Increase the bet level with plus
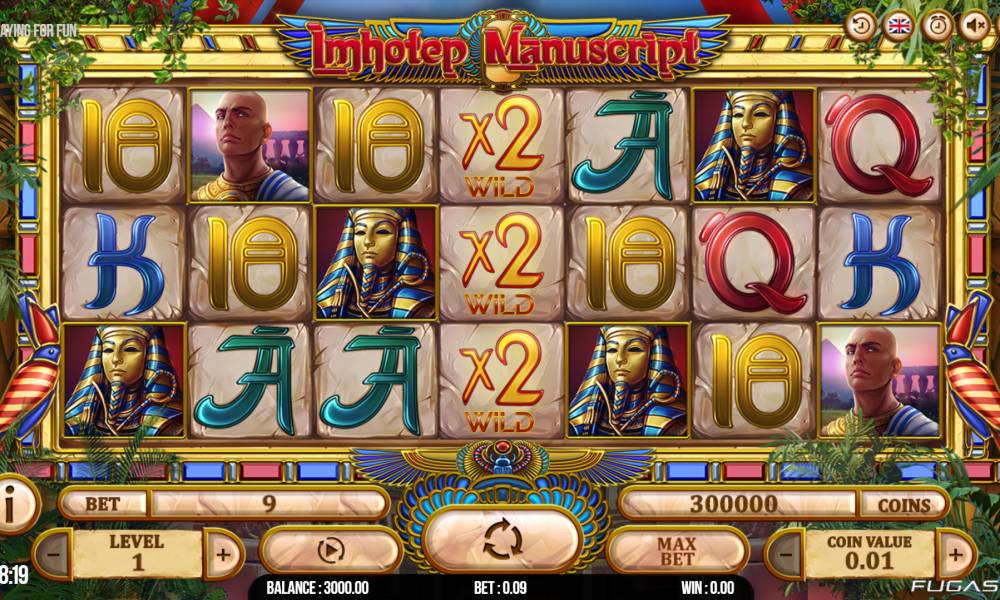The image size is (1000, 600). click(222, 552)
